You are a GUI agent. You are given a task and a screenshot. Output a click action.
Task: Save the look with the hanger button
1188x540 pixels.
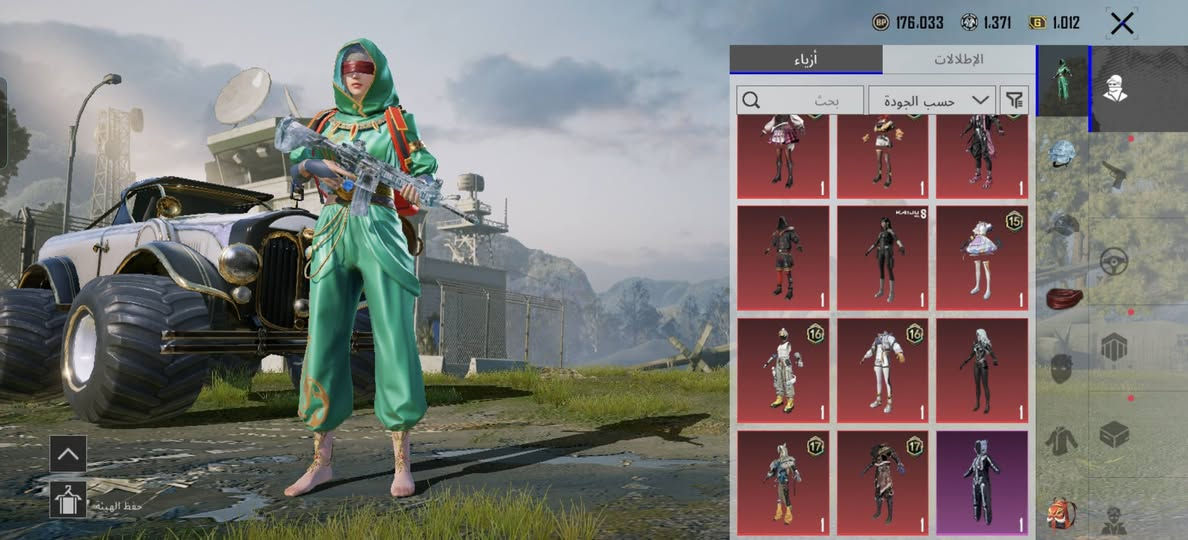(68, 499)
